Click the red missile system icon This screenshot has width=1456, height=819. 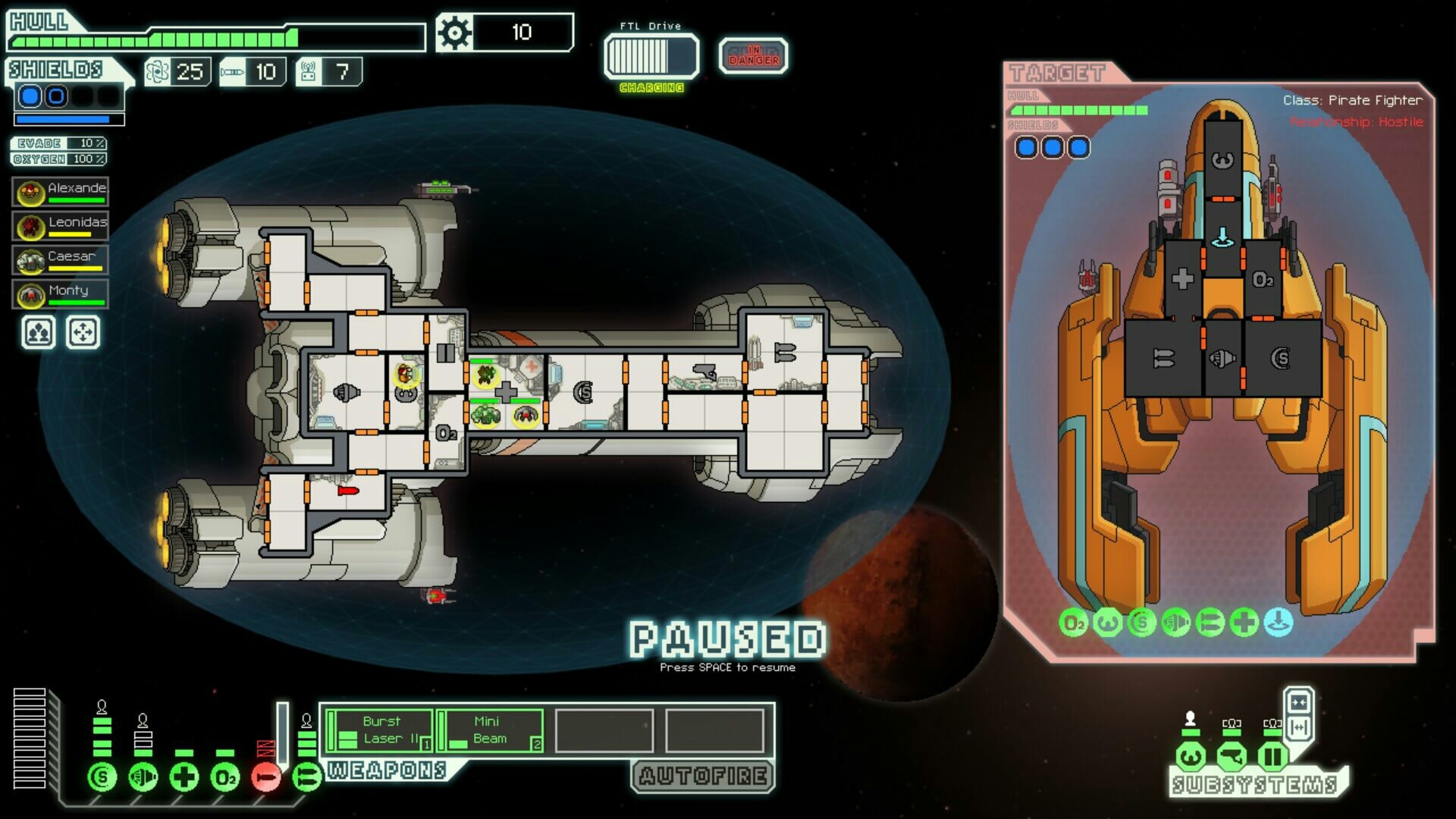point(266,777)
